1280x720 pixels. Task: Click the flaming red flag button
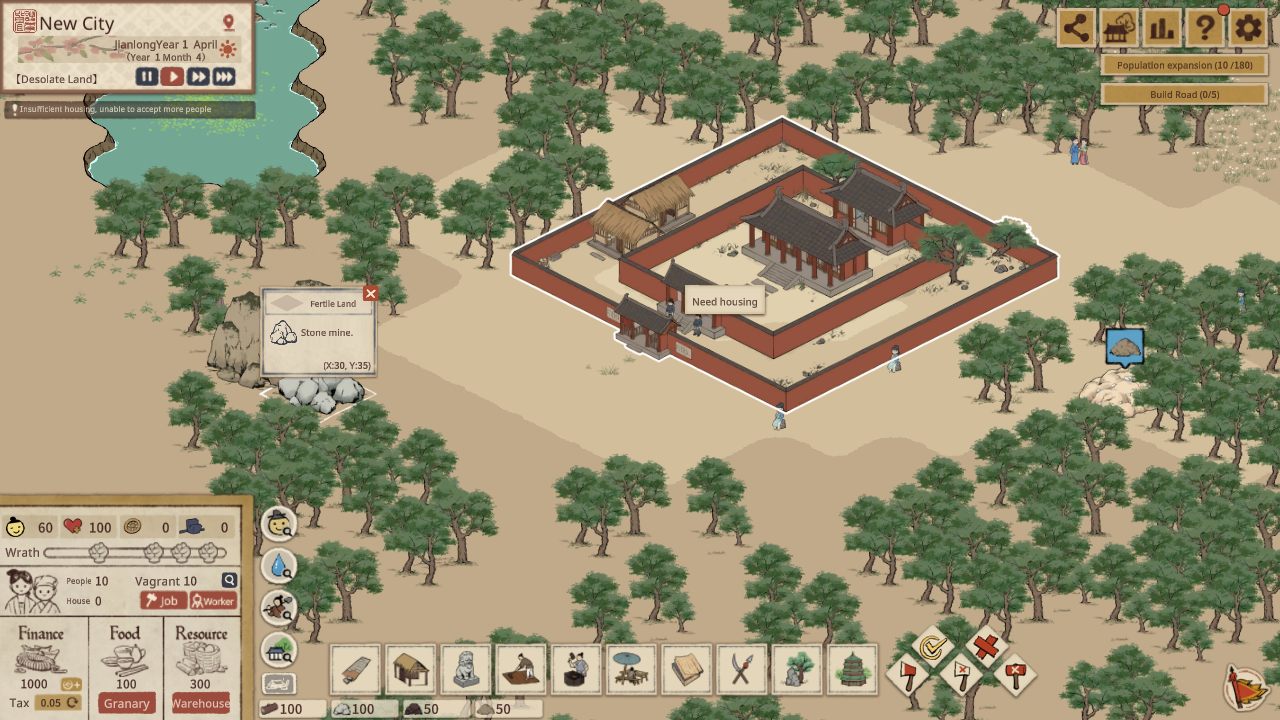1246,687
